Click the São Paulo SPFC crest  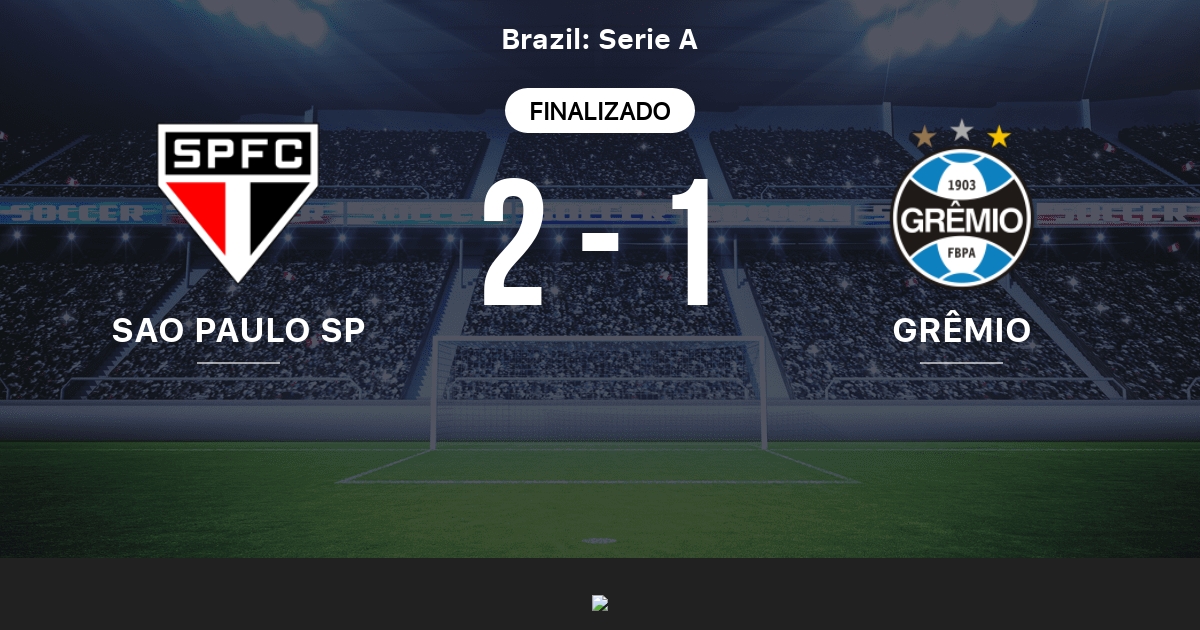238,200
